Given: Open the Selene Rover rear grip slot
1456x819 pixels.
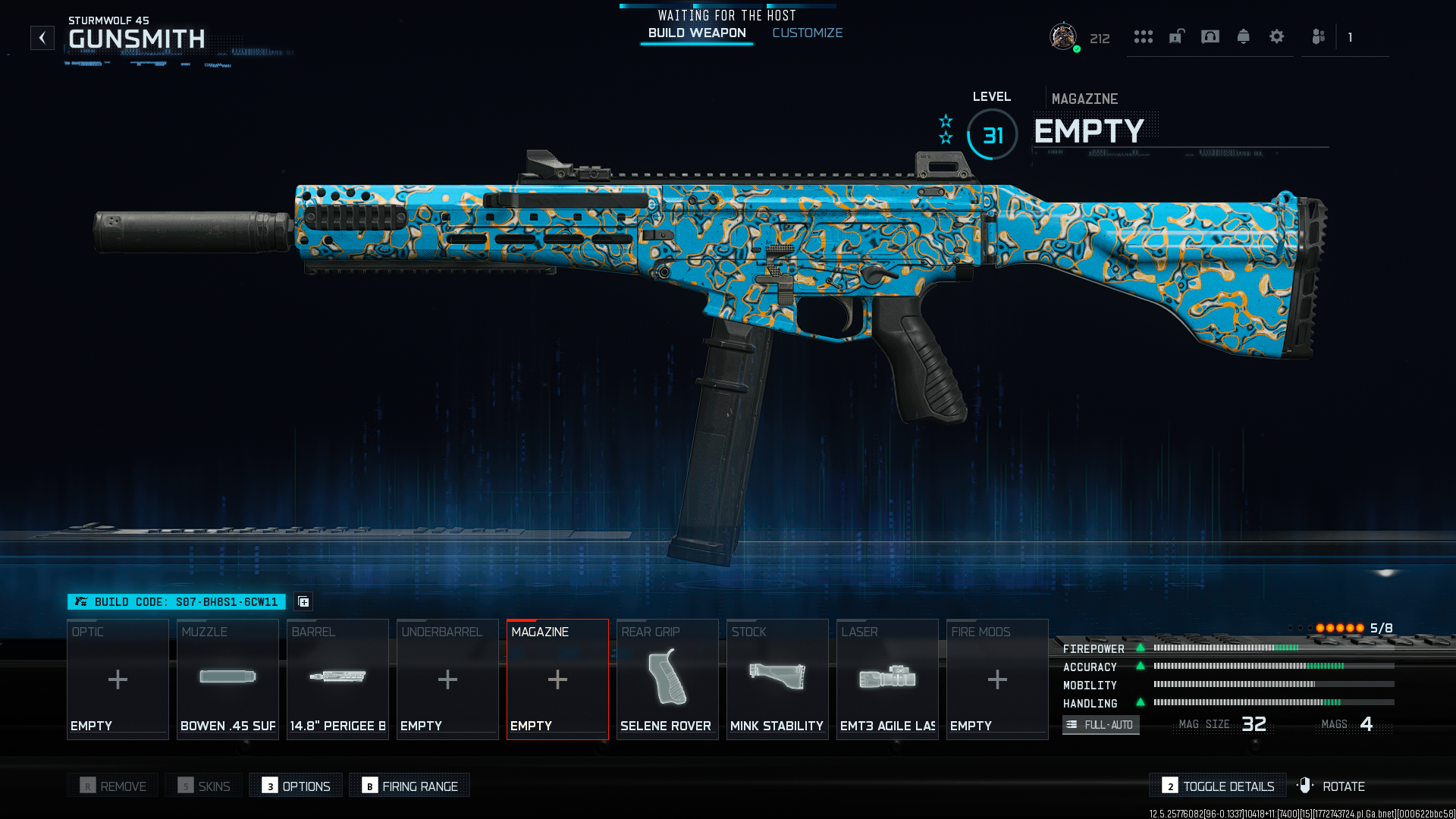Looking at the screenshot, I should pyautogui.click(x=667, y=679).
